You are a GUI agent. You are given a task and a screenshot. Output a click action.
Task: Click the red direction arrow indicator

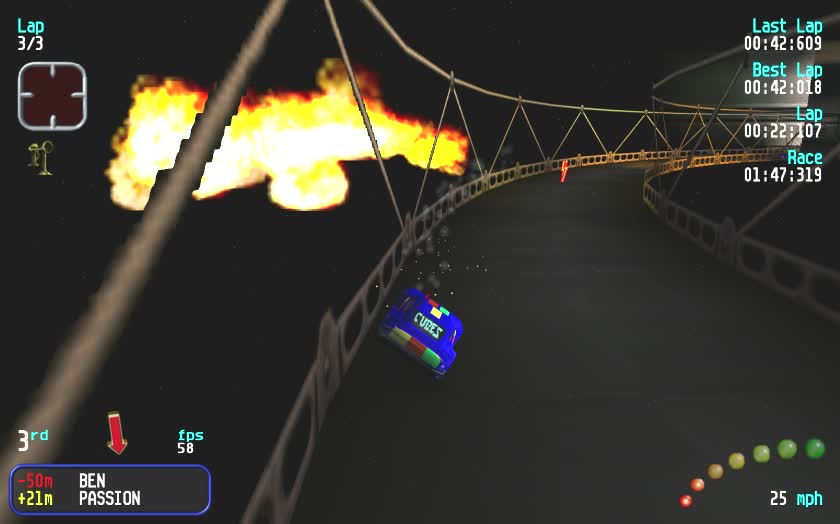point(117,432)
